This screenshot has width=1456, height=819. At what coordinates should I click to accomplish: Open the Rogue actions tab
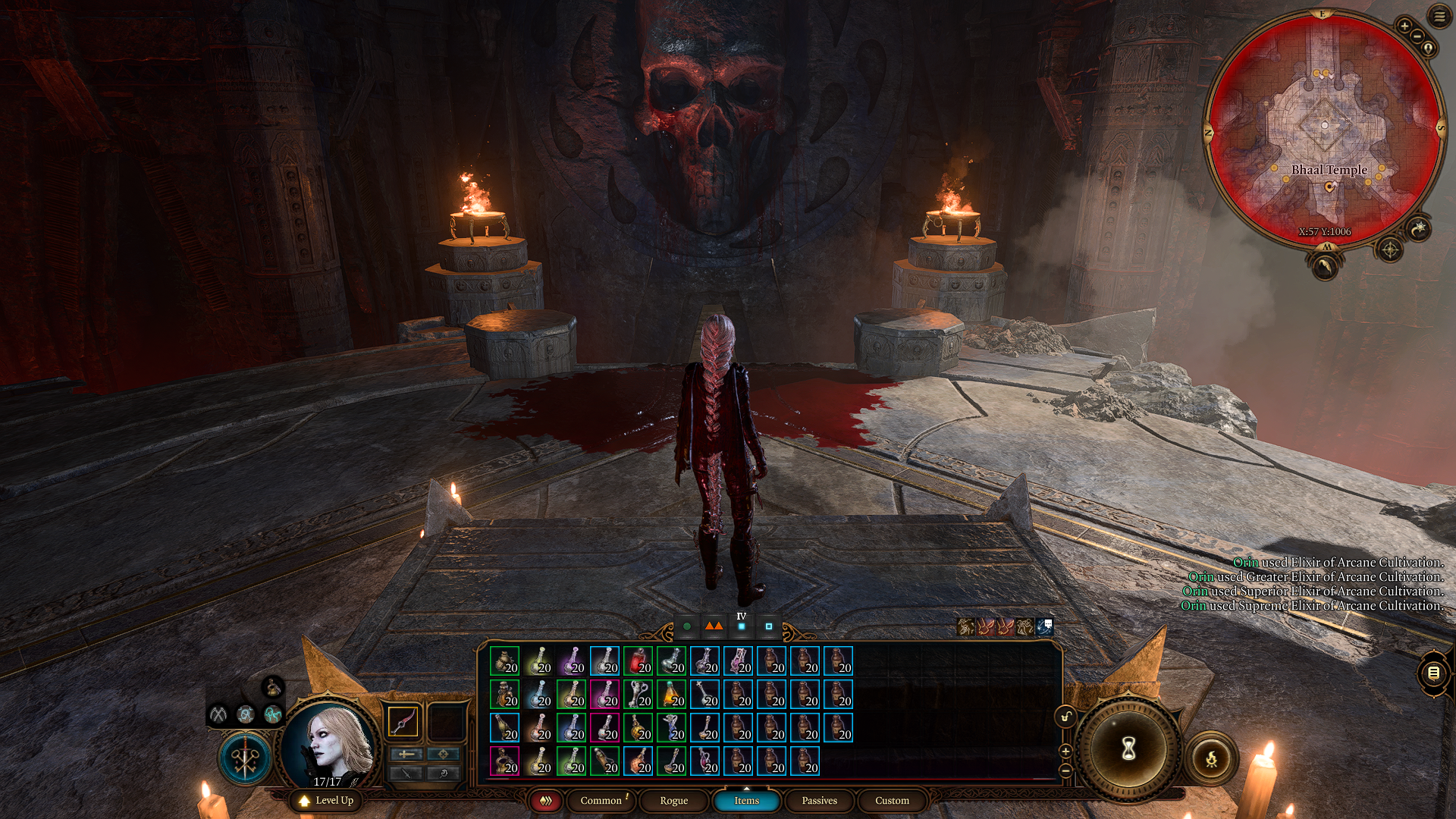[x=673, y=800]
